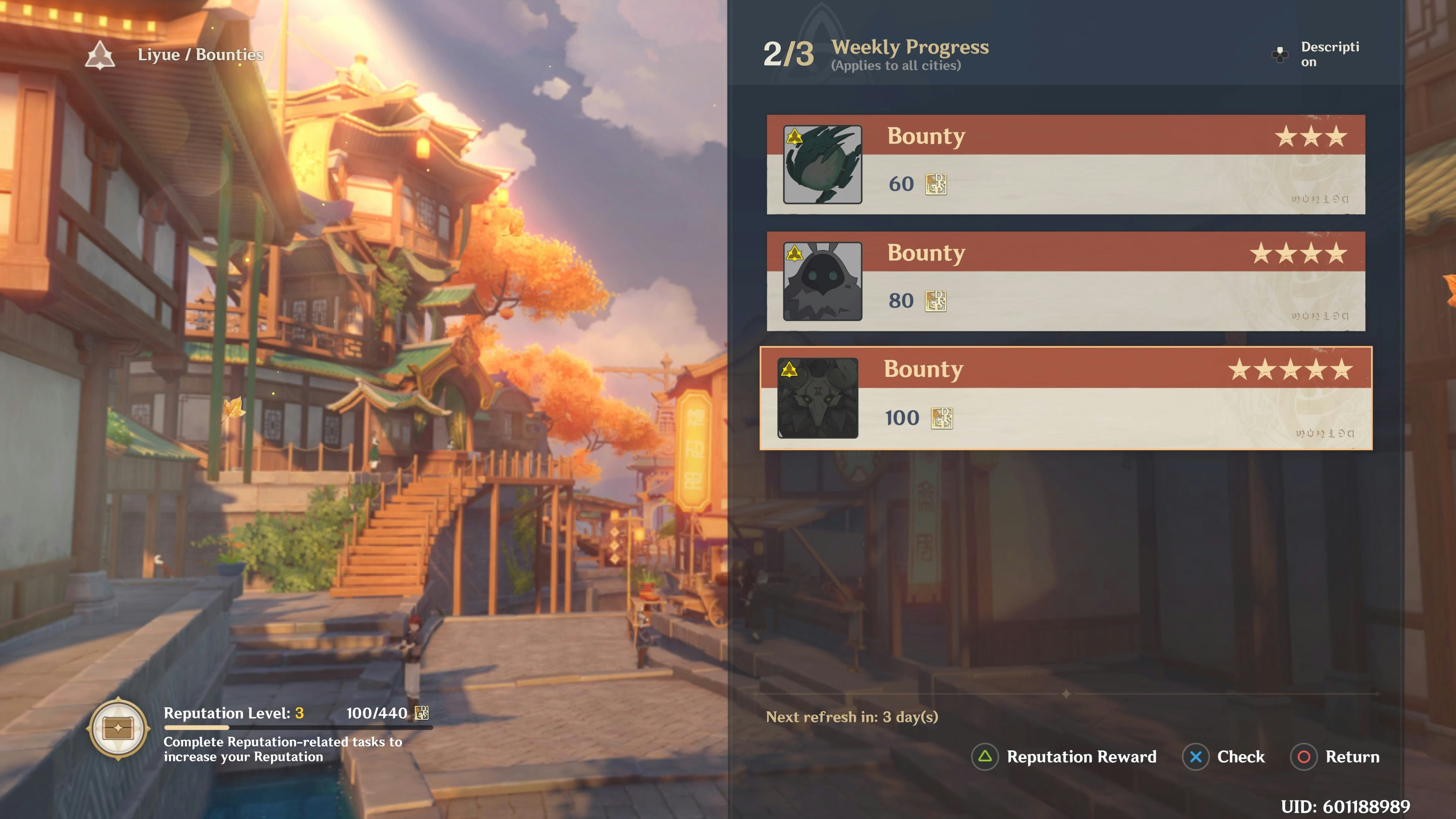Open the five-star Bounty worth 100
The width and height of the screenshot is (1456, 819).
pyautogui.click(x=1065, y=398)
